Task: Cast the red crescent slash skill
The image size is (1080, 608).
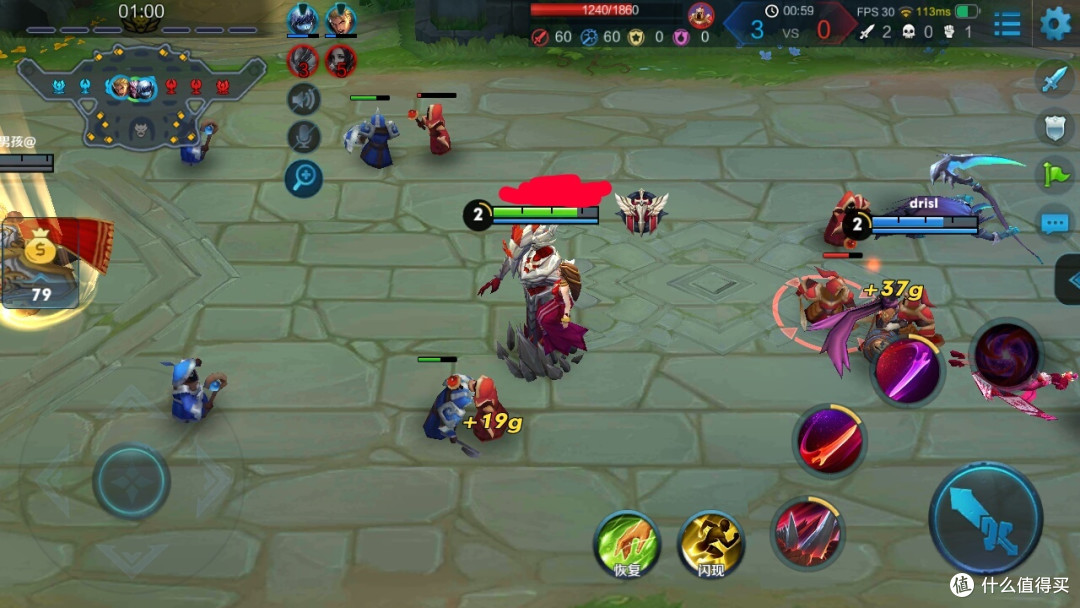Action: click(830, 441)
